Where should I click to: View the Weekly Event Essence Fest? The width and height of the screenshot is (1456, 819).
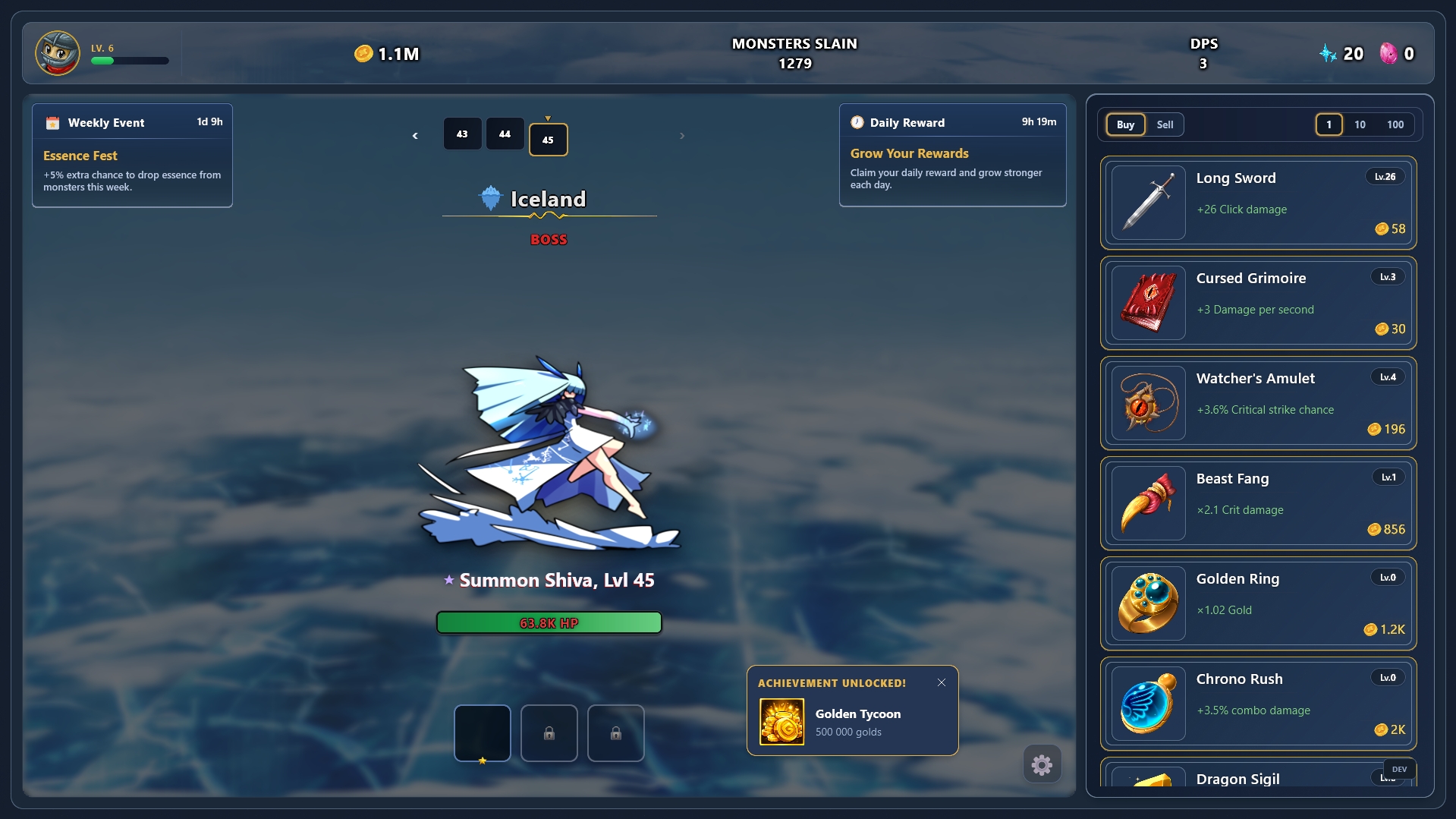pos(132,156)
